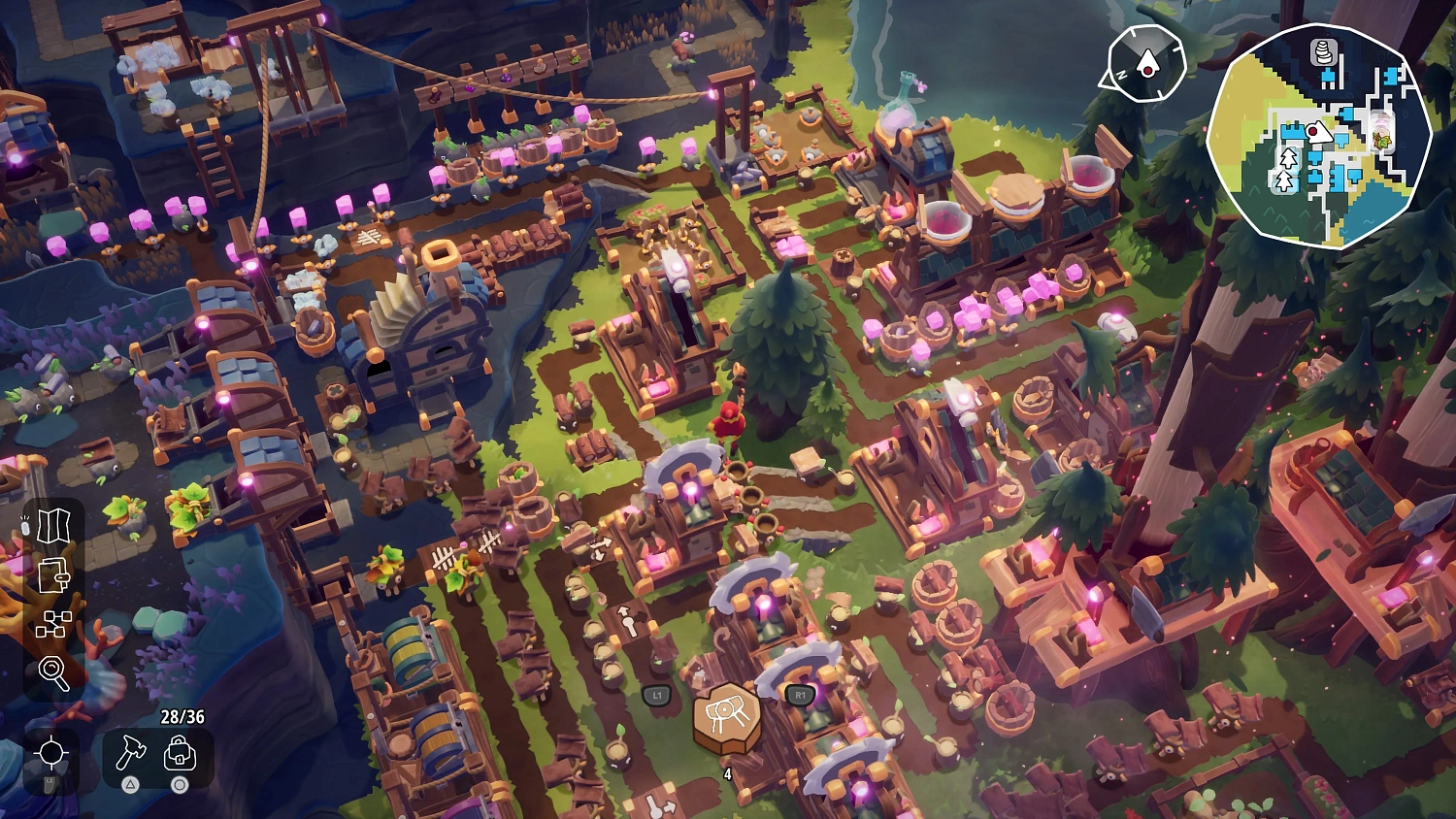Activate the hammer build tool
The width and height of the screenshot is (1456, 819).
click(x=131, y=754)
